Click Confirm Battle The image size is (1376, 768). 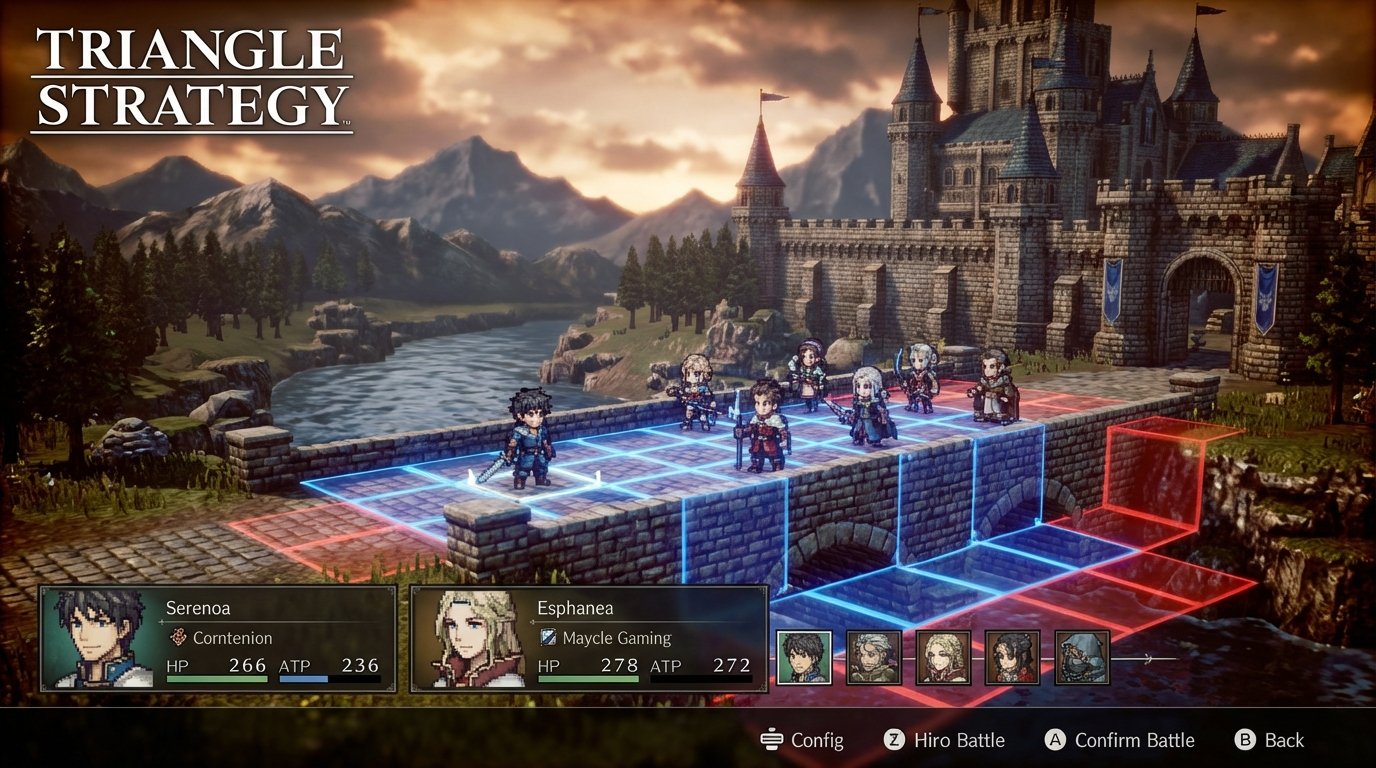click(1133, 740)
